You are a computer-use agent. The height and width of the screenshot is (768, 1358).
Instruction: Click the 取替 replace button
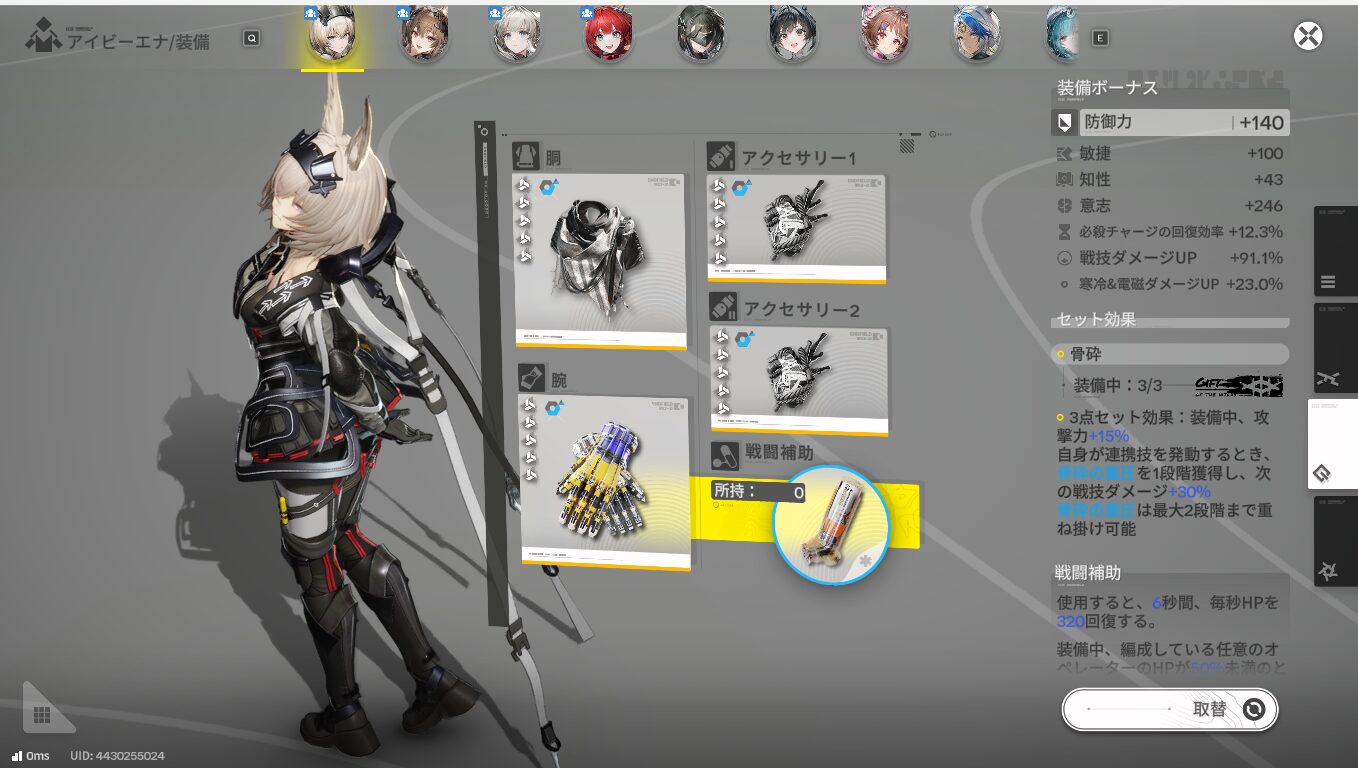click(x=1169, y=709)
